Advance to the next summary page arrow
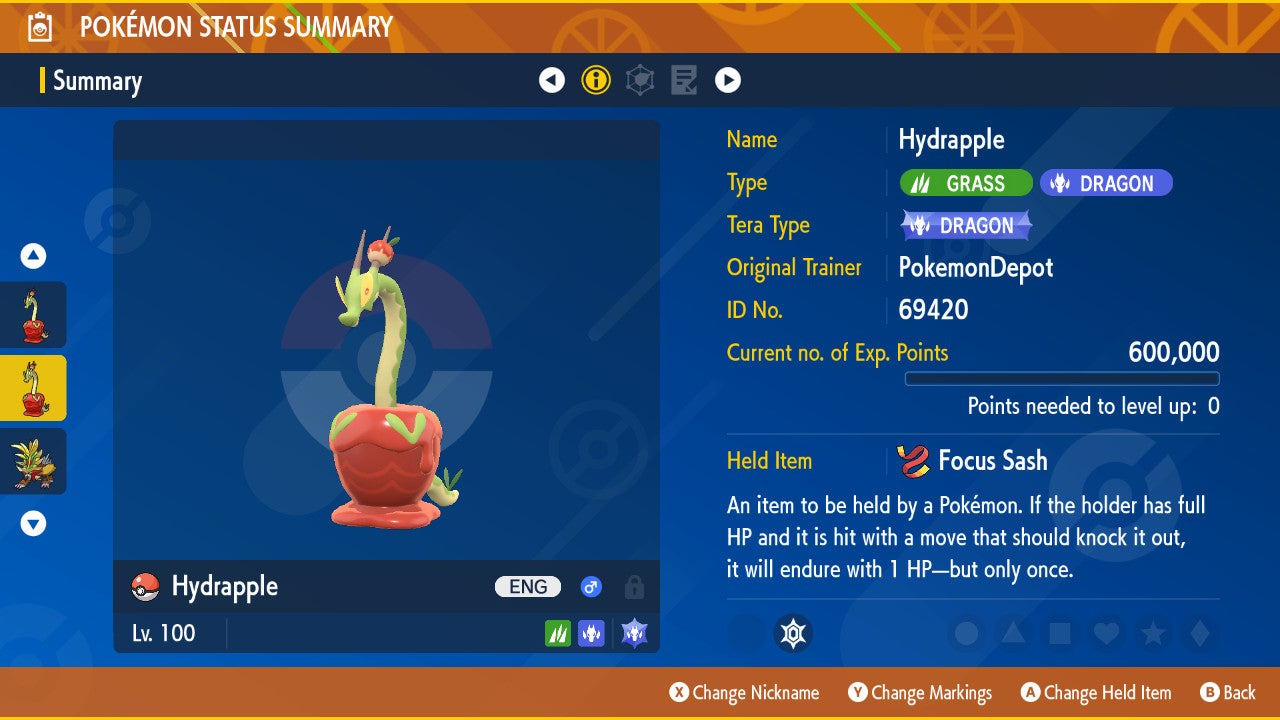Screen dimensions: 1280x720 pos(728,80)
